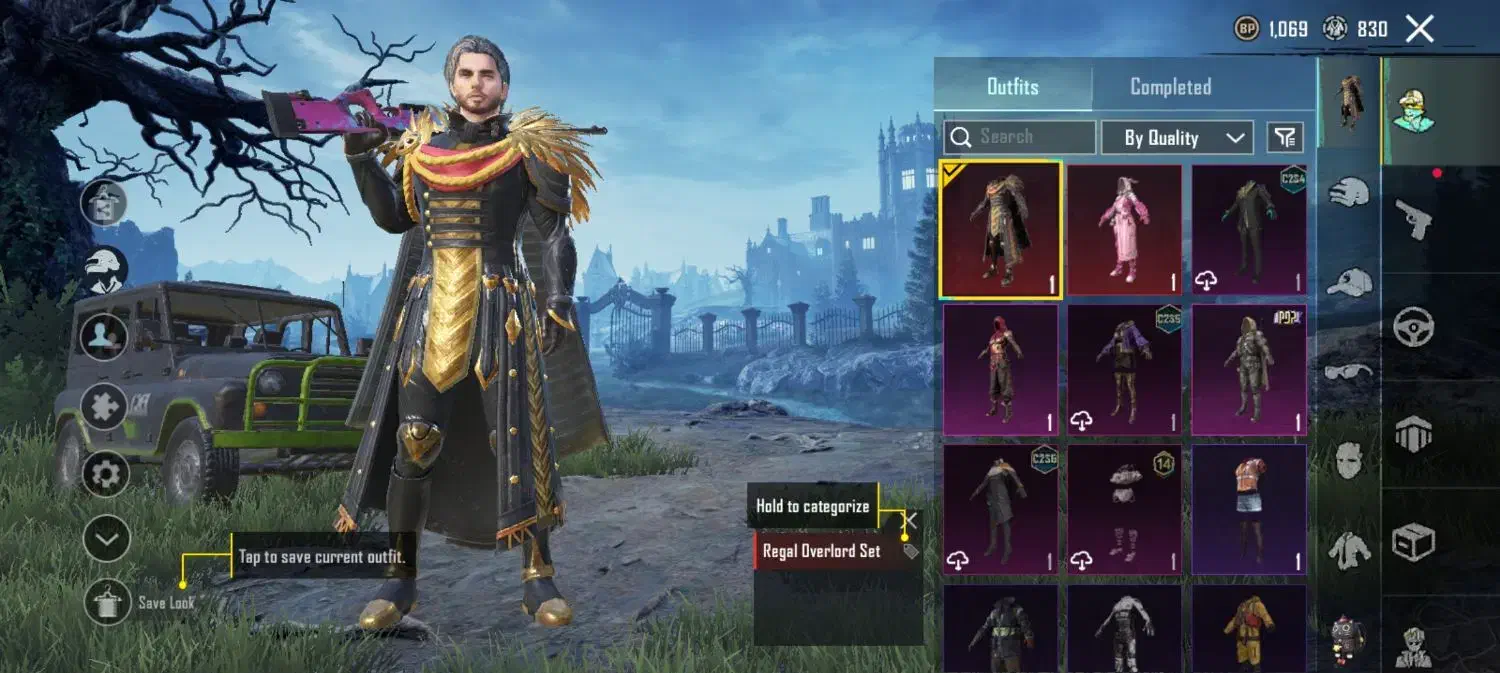Open the supply crate category

(x=1413, y=543)
